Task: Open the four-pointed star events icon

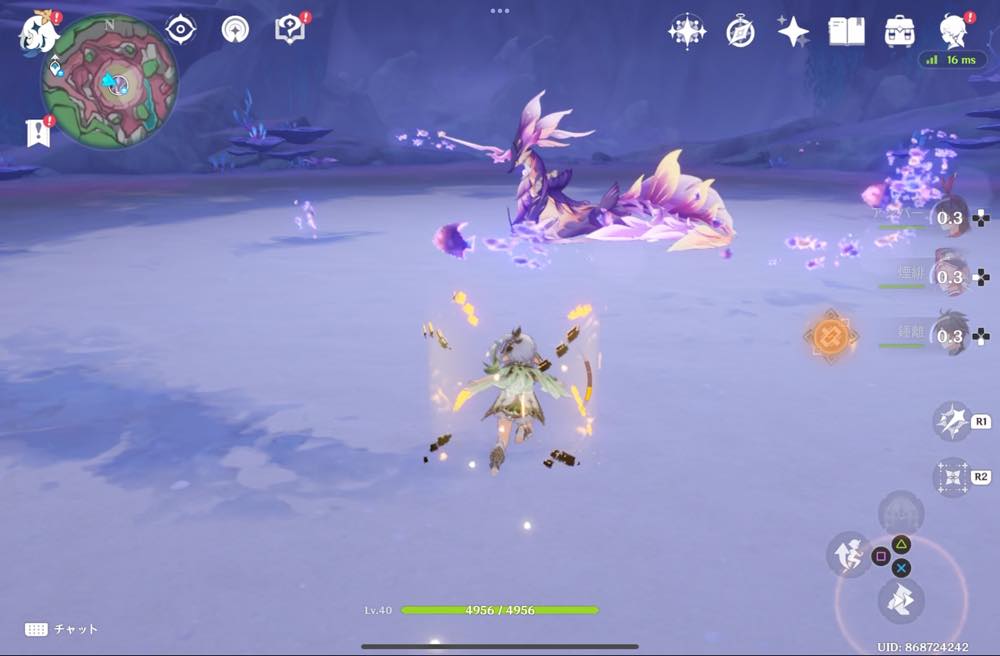Action: click(x=793, y=31)
